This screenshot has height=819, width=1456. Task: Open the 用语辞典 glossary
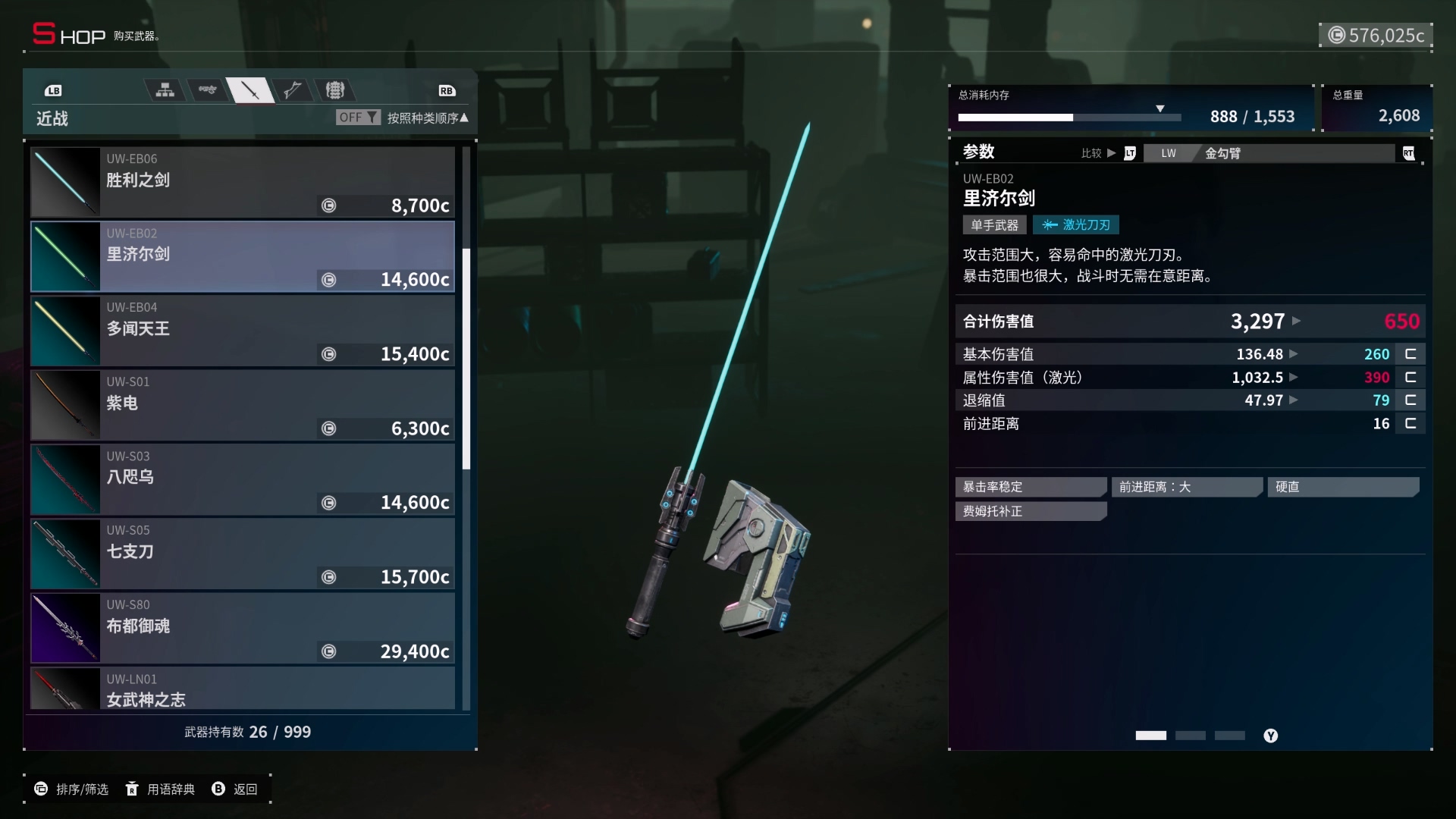161,789
